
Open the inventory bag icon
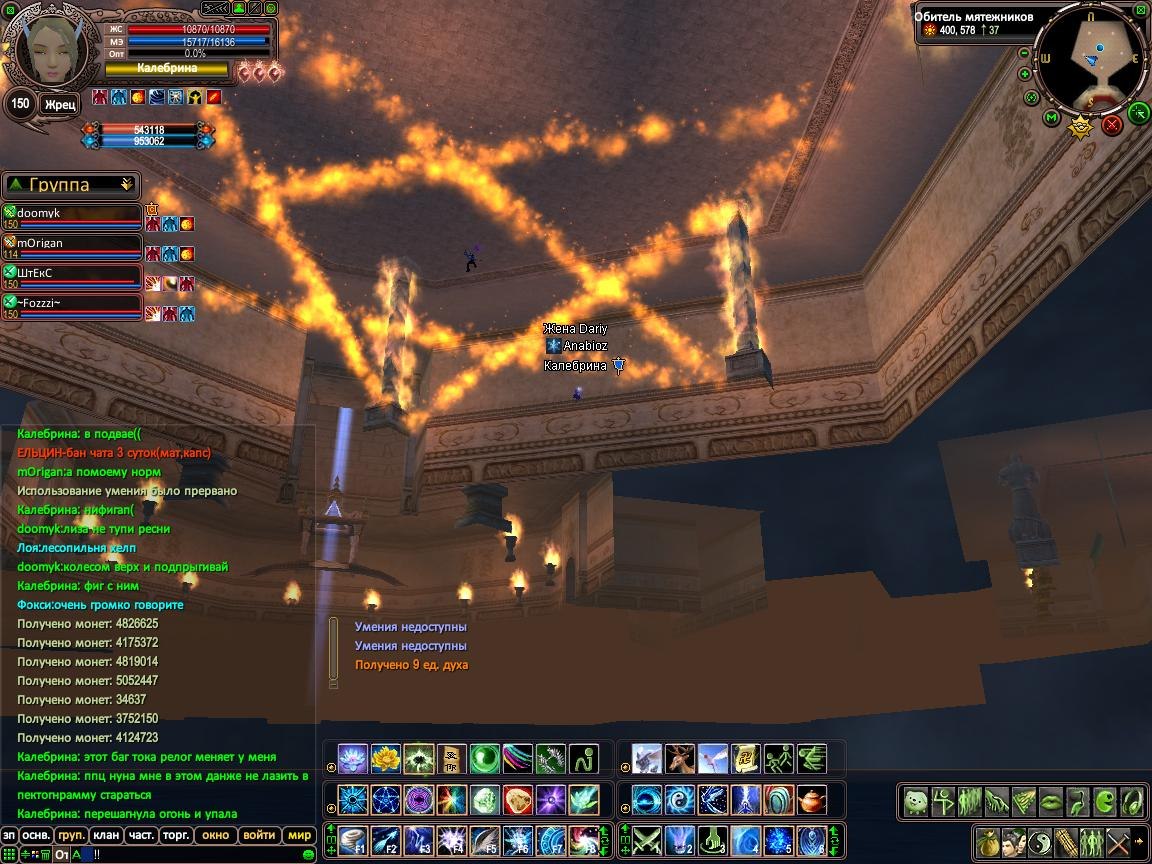tap(988, 841)
